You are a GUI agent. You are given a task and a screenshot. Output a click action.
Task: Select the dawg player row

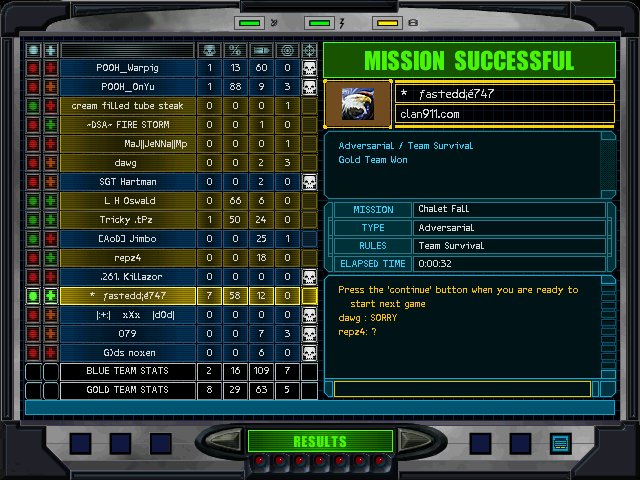click(127, 162)
